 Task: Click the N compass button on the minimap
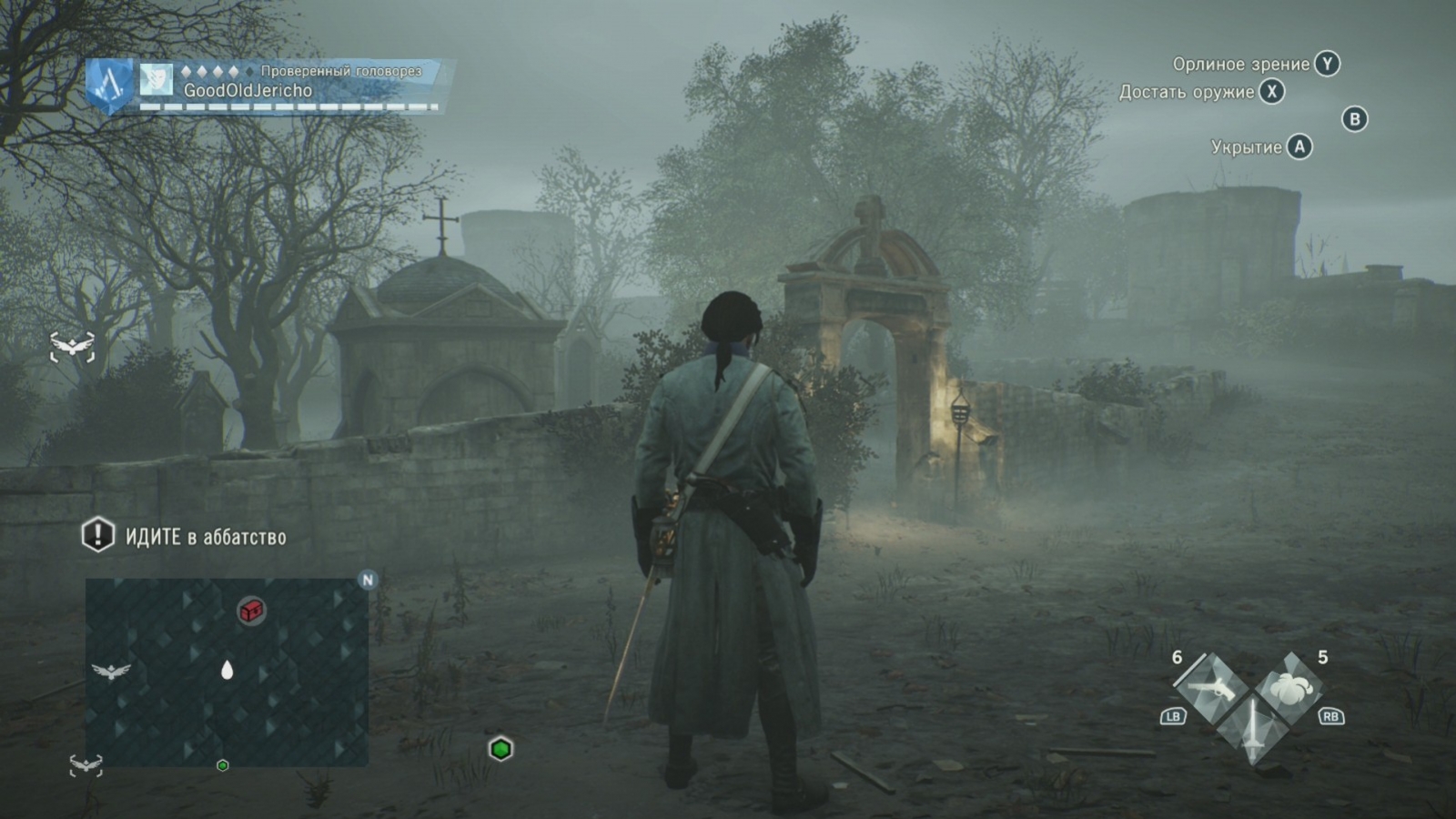(368, 579)
